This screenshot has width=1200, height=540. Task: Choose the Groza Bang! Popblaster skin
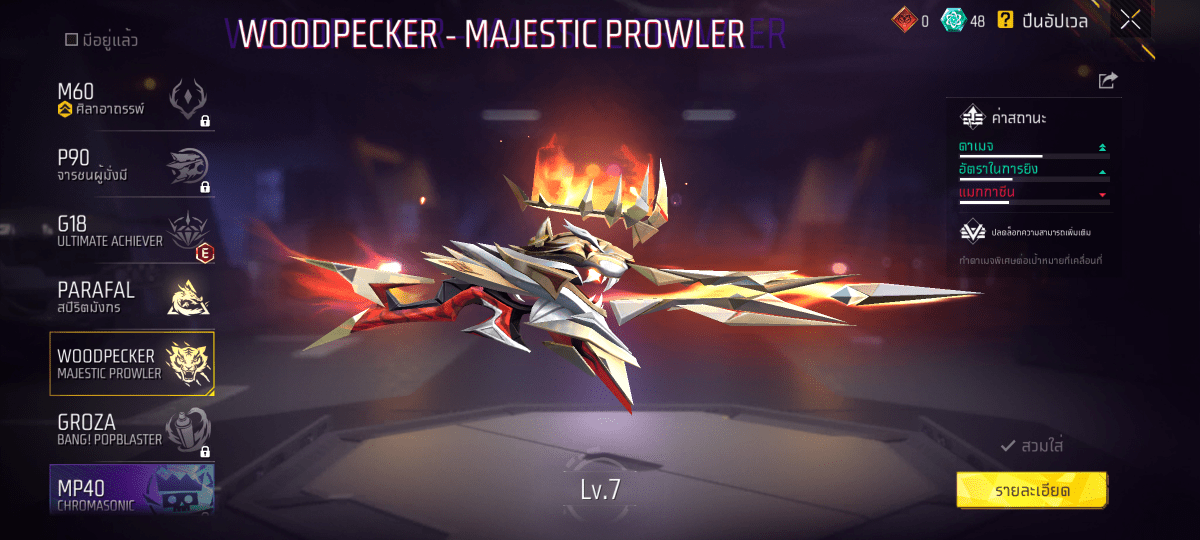pyautogui.click(x=132, y=430)
